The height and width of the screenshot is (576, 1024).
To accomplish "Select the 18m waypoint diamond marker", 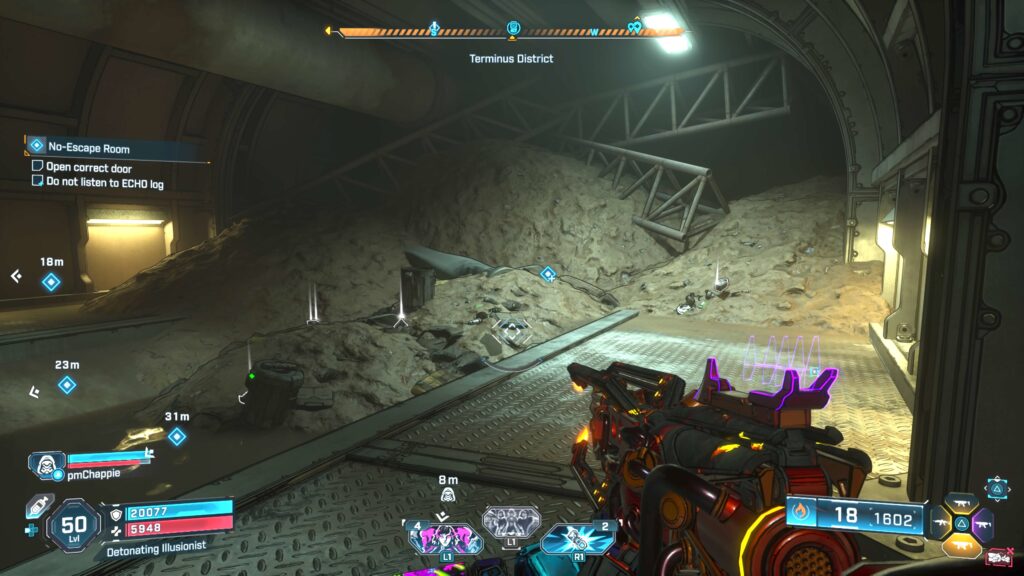I will pos(51,282).
